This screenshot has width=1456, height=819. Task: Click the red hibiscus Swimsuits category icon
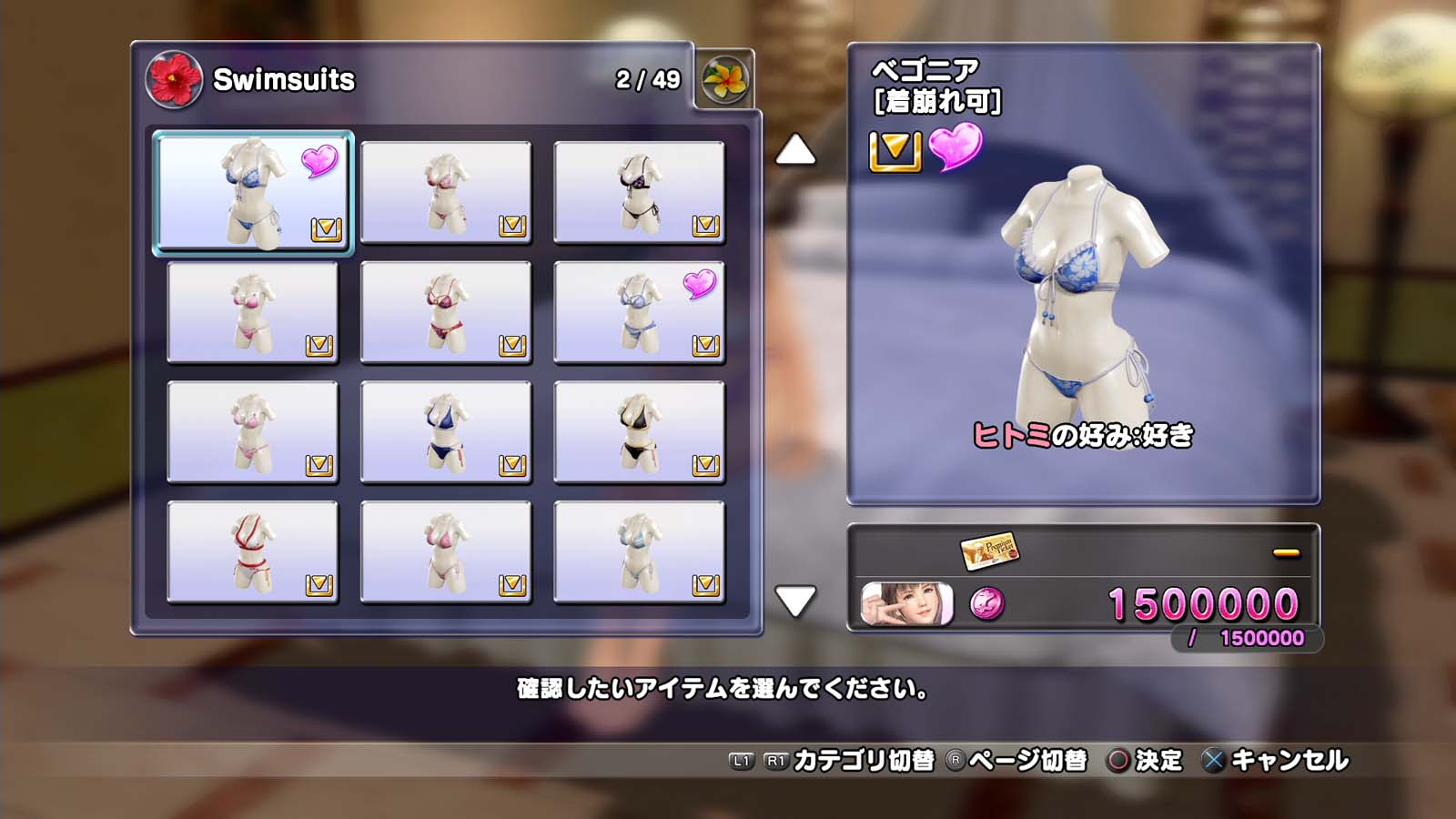pyautogui.click(x=174, y=79)
